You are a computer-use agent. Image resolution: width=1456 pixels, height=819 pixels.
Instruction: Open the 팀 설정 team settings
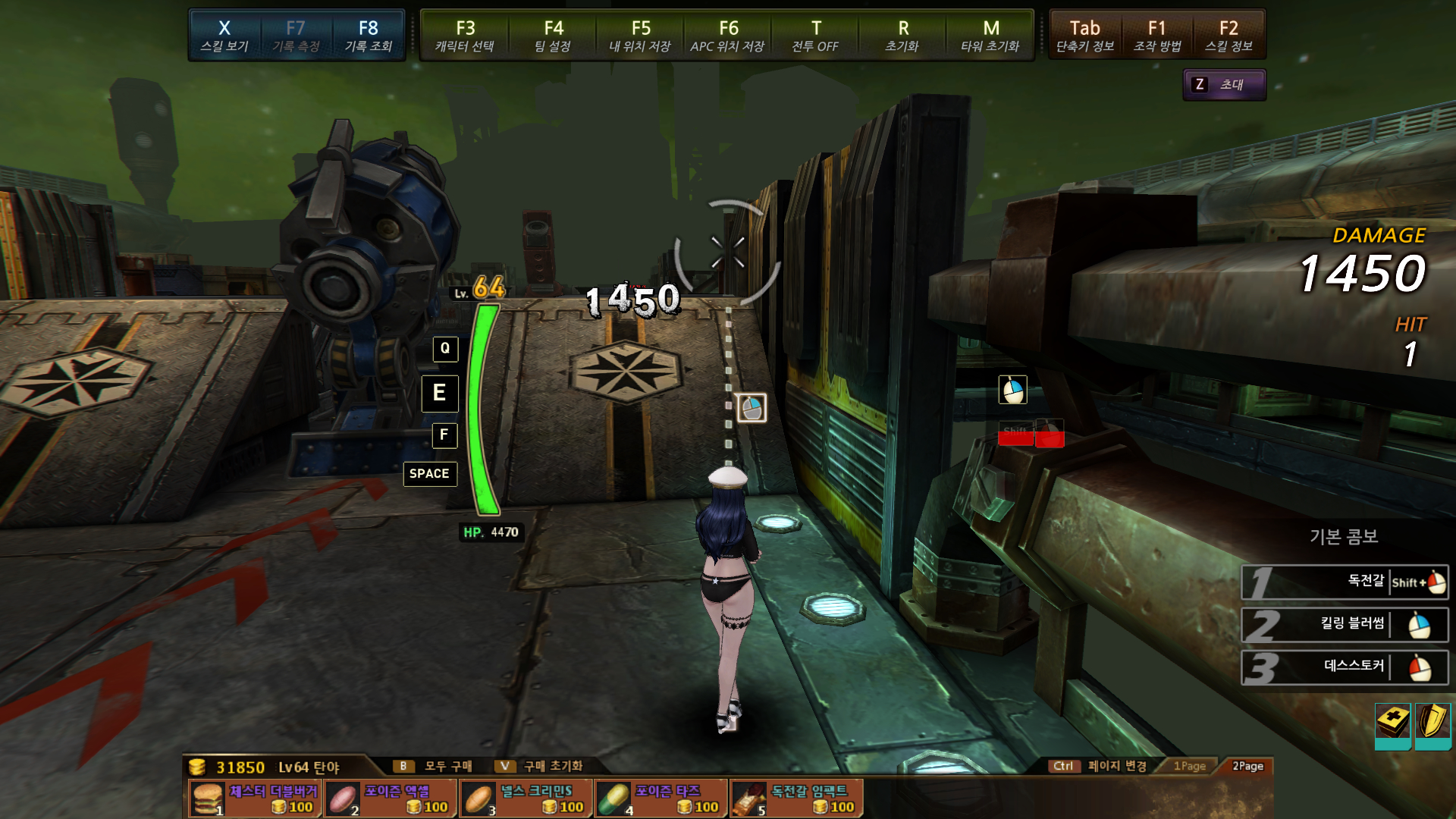553,36
